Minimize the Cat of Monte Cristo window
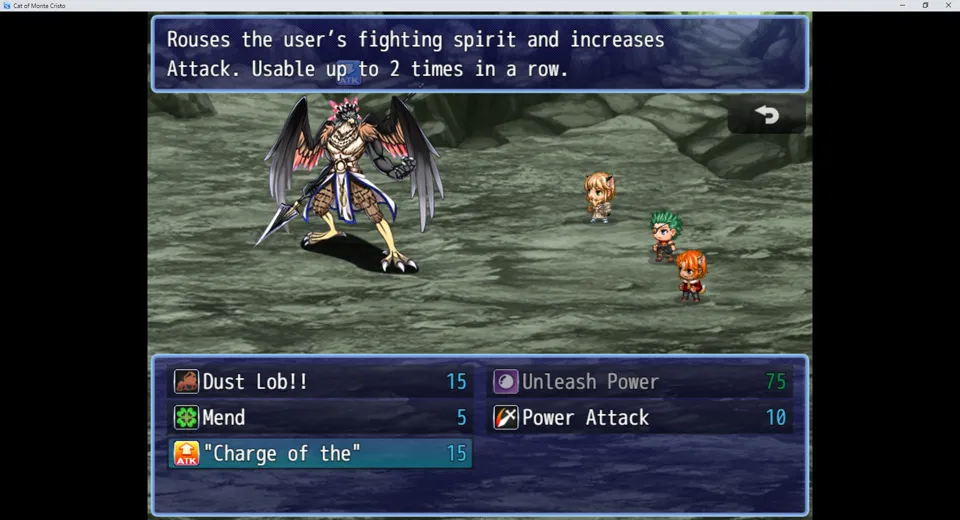This screenshot has height=520, width=960. [x=902, y=5]
